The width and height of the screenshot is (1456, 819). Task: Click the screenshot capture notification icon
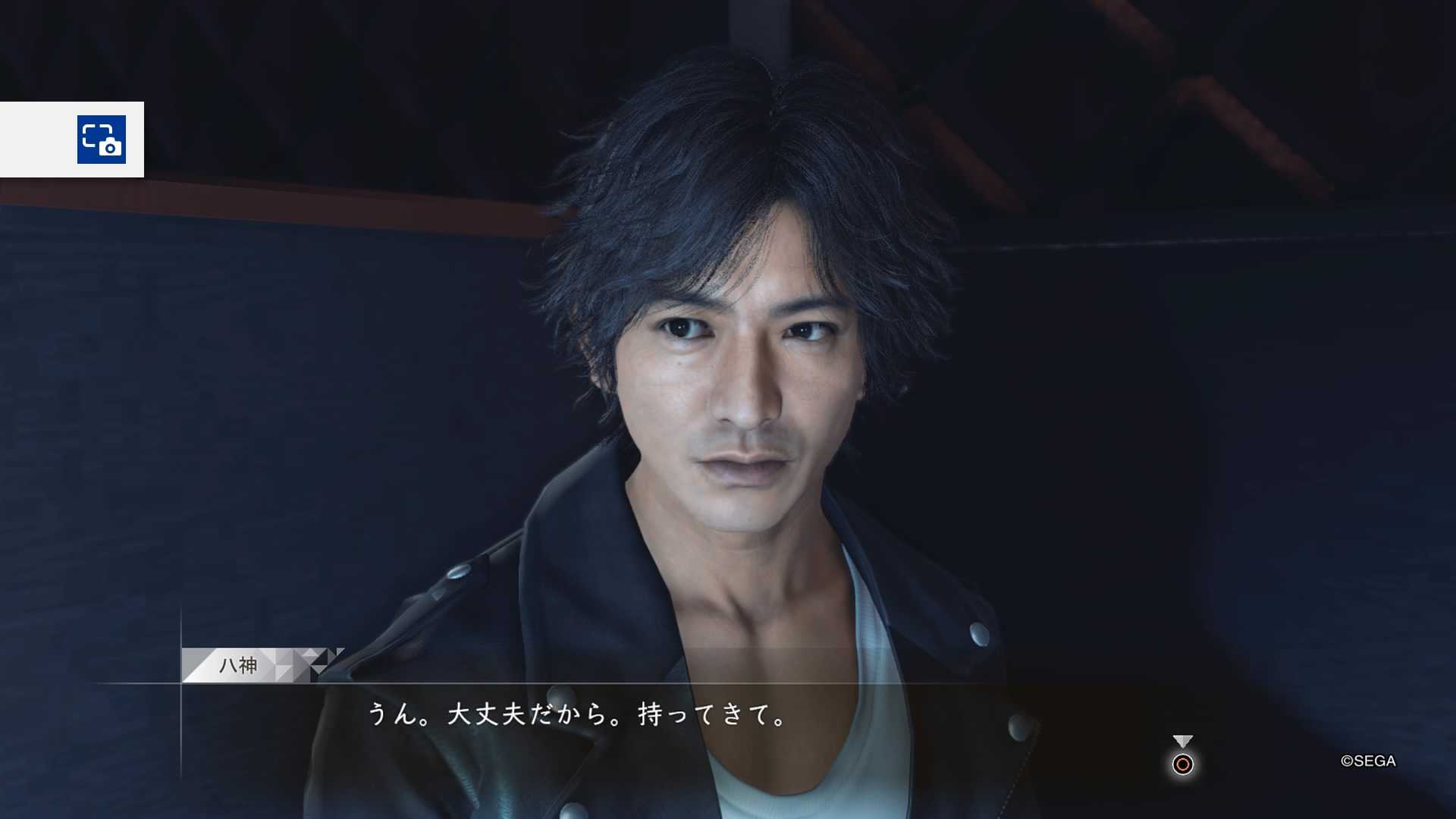(102, 140)
